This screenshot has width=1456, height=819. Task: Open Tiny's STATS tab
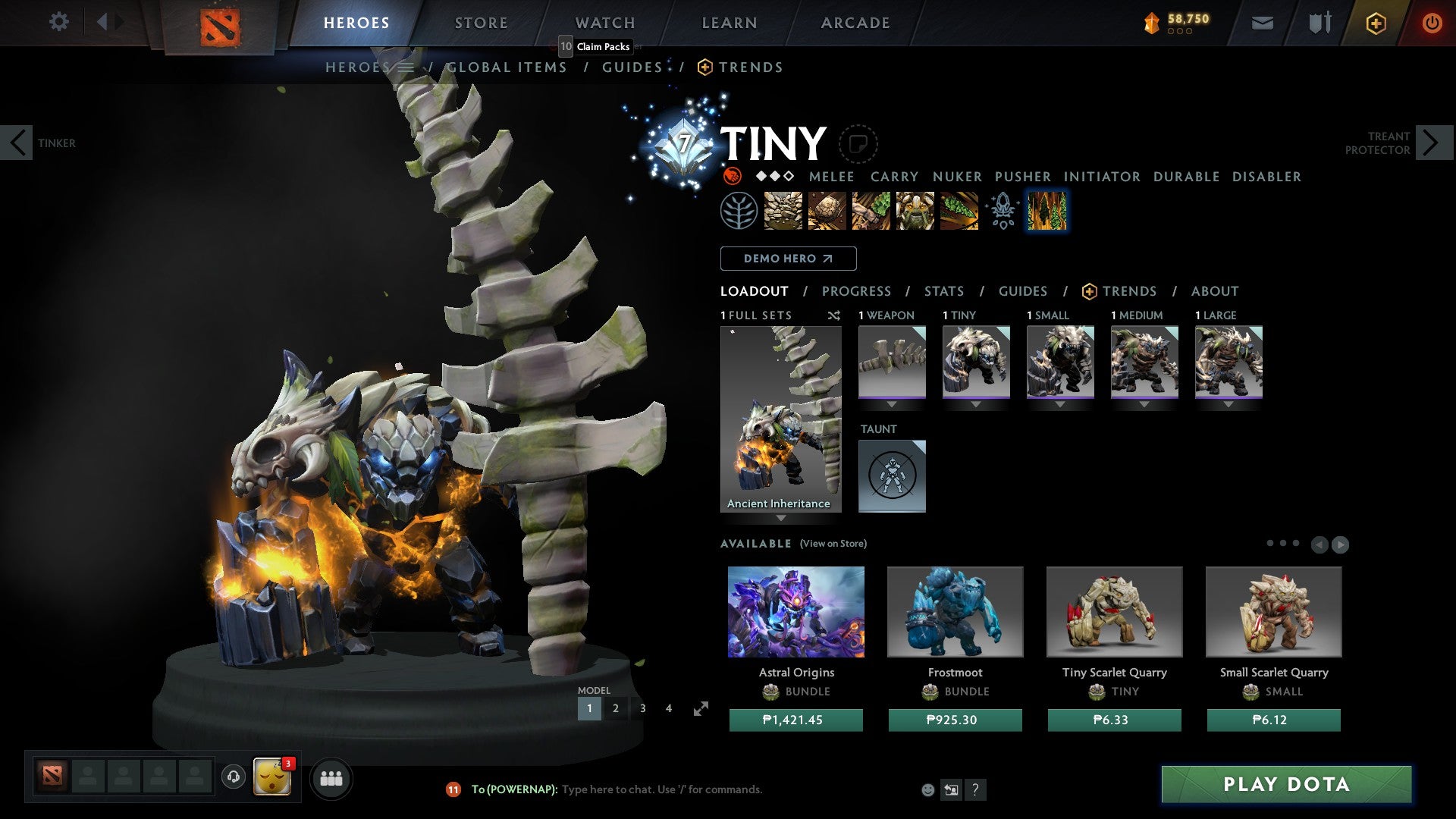coord(943,290)
